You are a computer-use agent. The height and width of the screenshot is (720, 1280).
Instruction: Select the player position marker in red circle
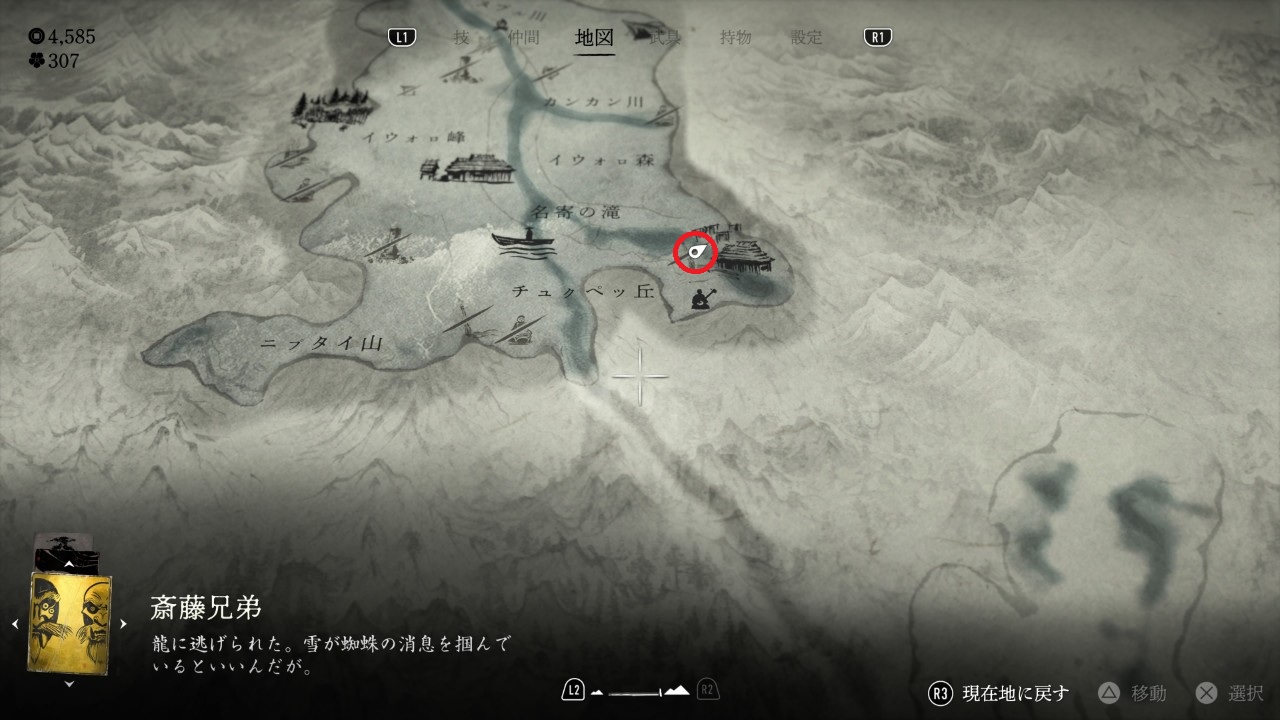point(697,251)
